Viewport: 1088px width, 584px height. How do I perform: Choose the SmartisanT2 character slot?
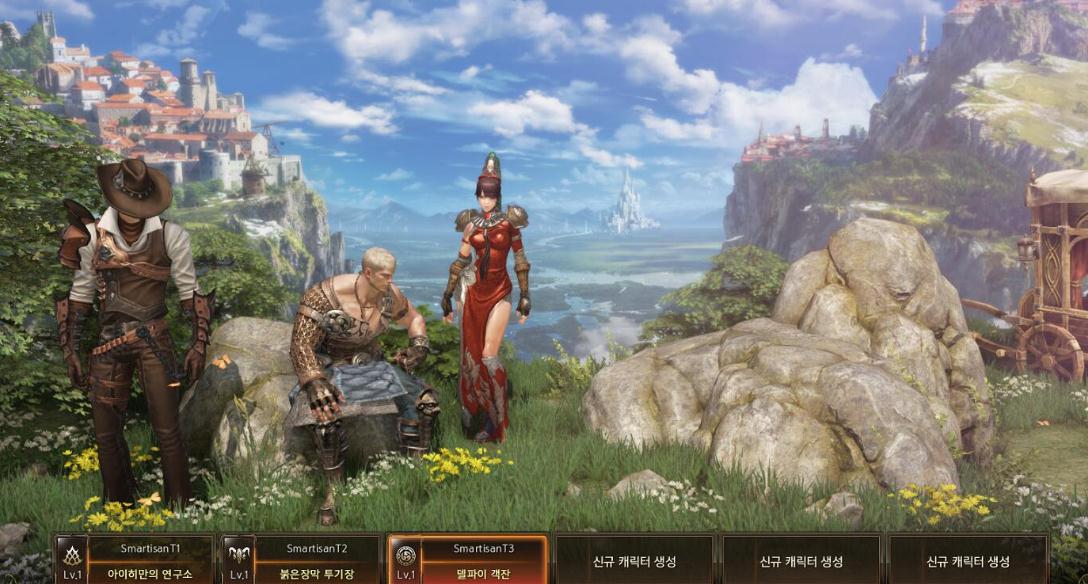[x=301, y=561]
